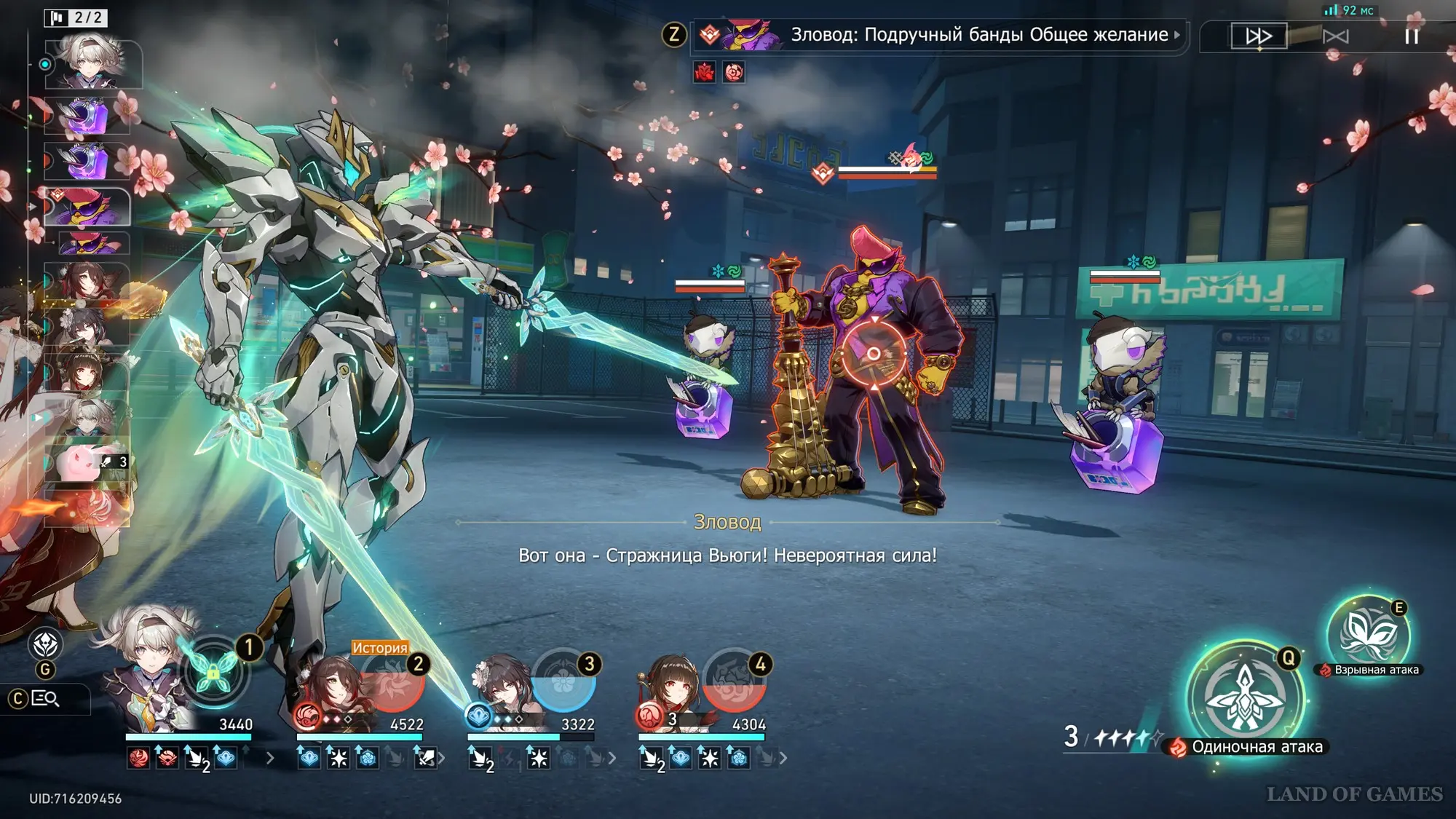This screenshot has height=819, width=1456.
Task: Toggle double-speed battle mode
Action: click(1259, 36)
